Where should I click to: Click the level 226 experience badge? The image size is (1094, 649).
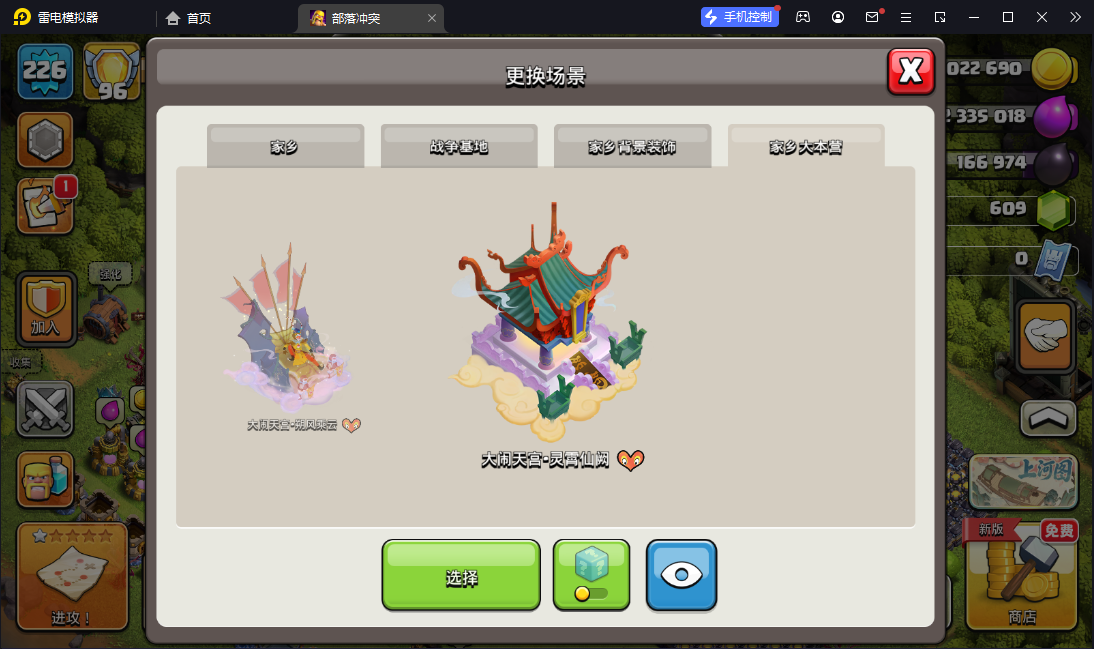coord(45,71)
